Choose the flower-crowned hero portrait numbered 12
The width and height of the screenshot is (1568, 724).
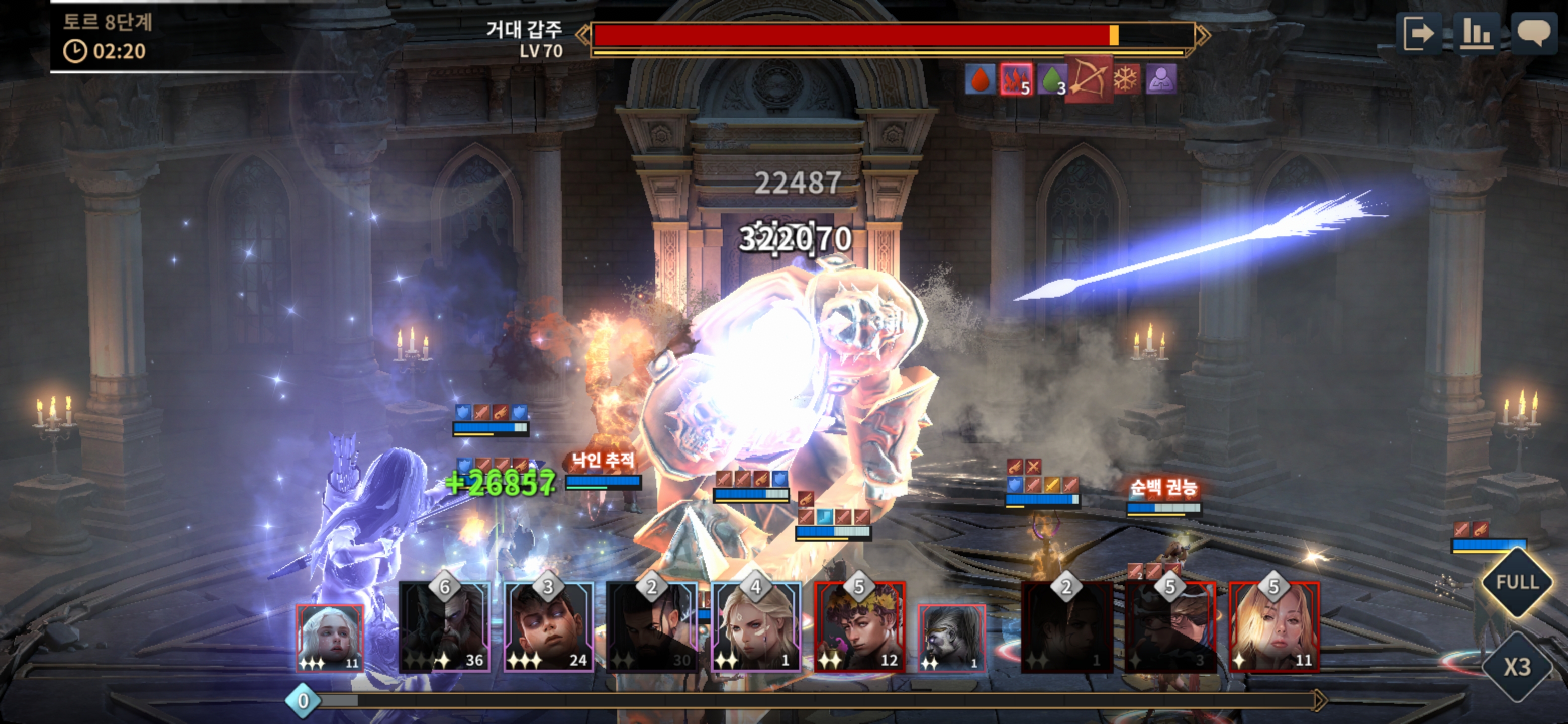859,627
